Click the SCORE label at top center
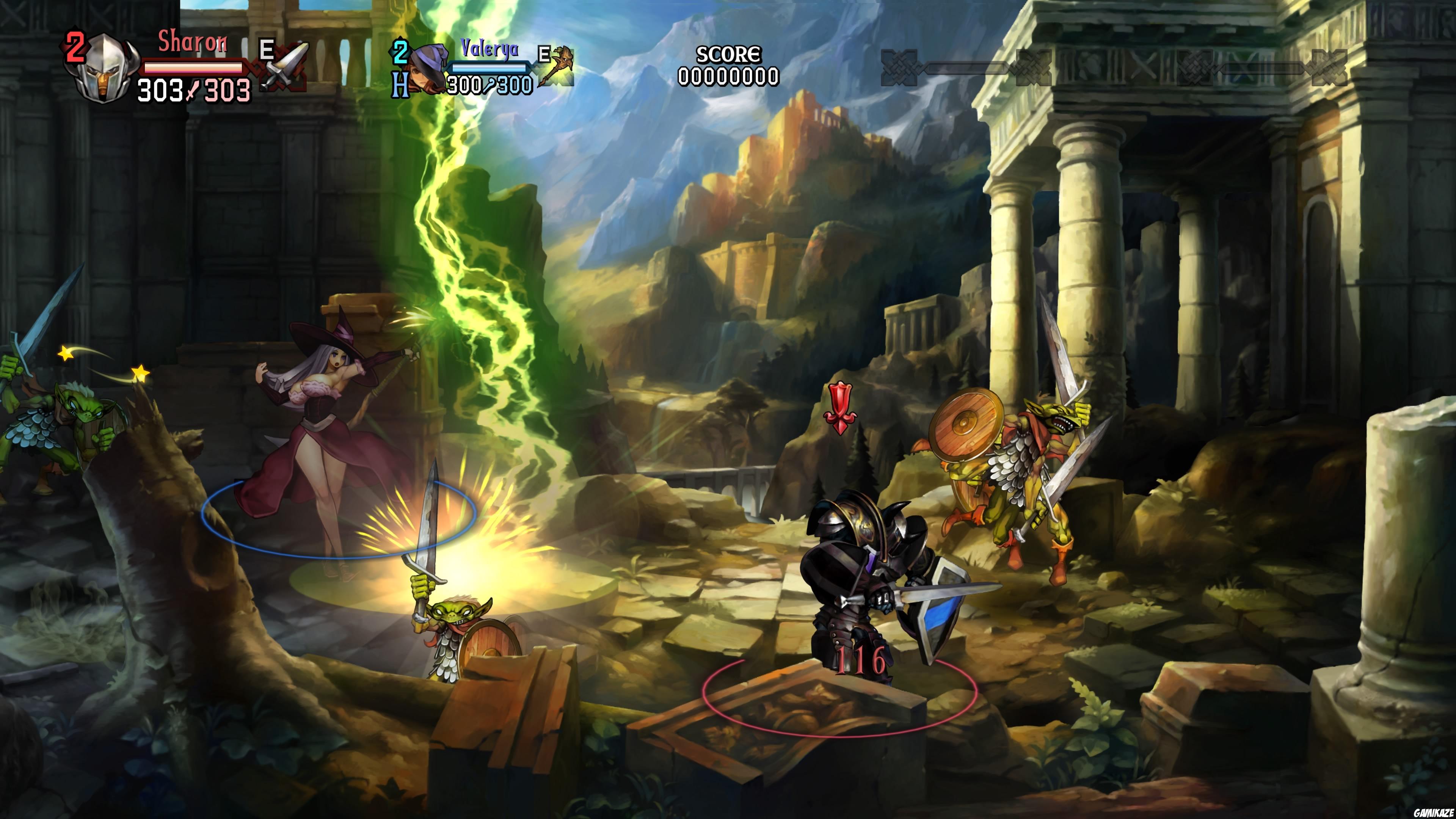 click(728, 54)
